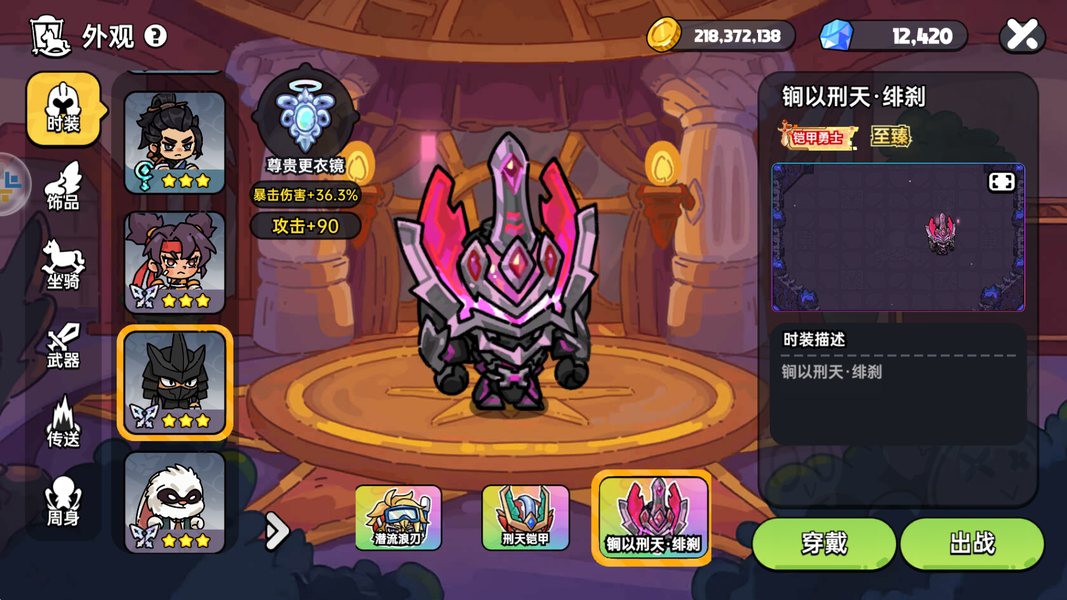Open the 时装 costume tab
Viewport: 1067px width, 600px height.
tap(63, 109)
